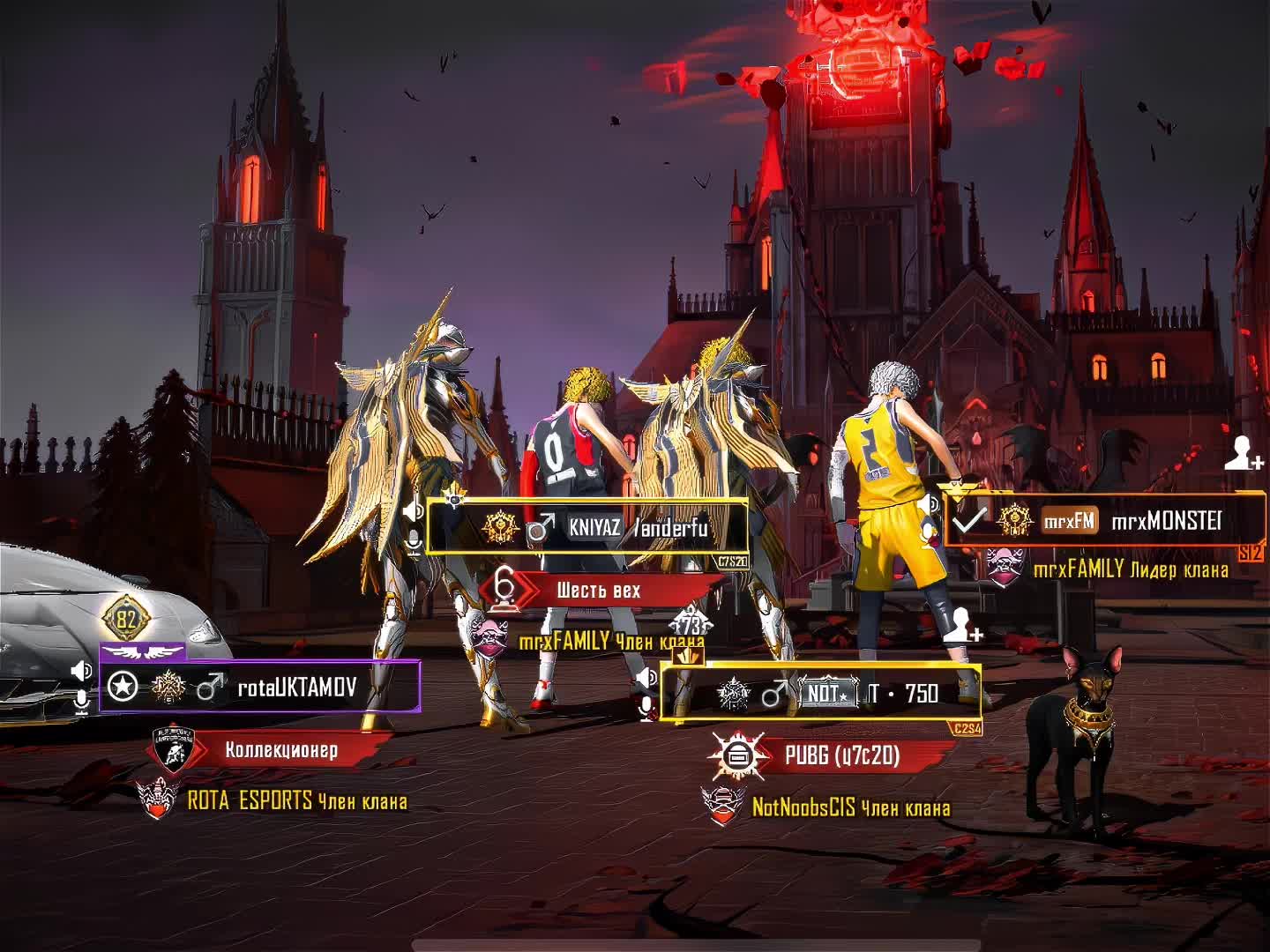Add mrxMONSTER as a friend
Viewport: 1270px width, 952px height.
coord(1244,454)
